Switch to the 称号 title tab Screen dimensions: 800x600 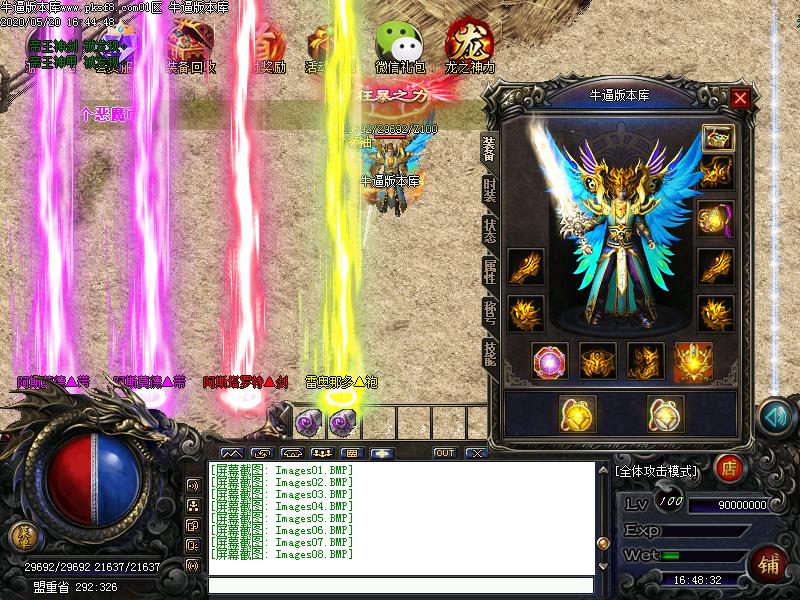click(x=490, y=314)
